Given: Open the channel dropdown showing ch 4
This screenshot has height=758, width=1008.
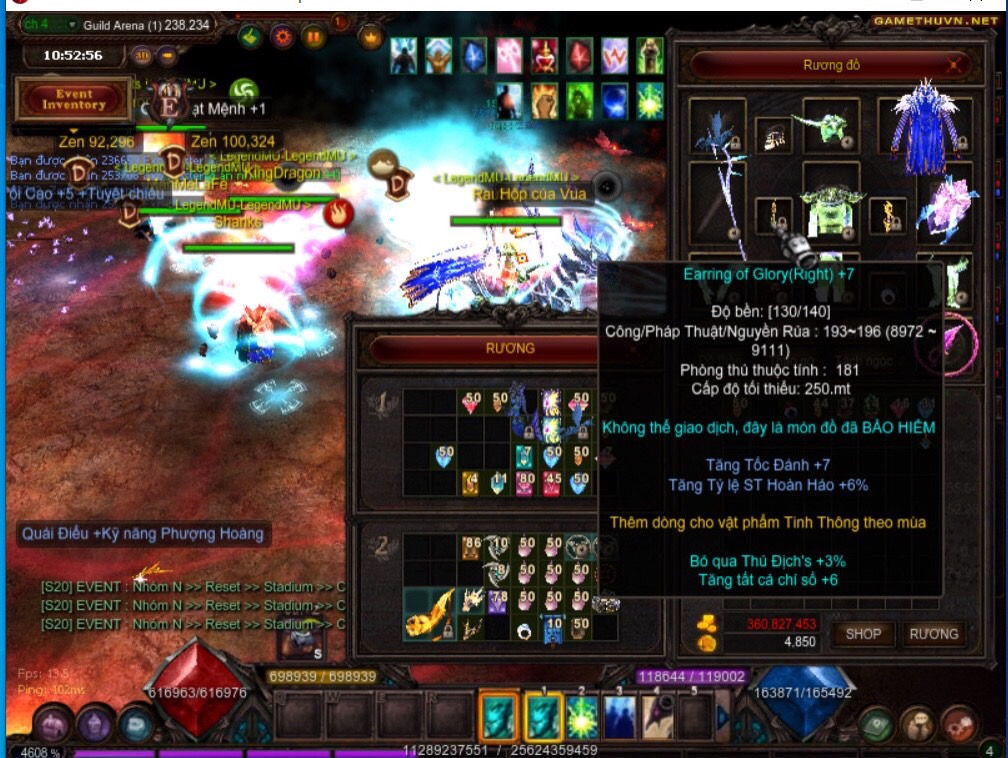Looking at the screenshot, I should pyautogui.click(x=51, y=24).
